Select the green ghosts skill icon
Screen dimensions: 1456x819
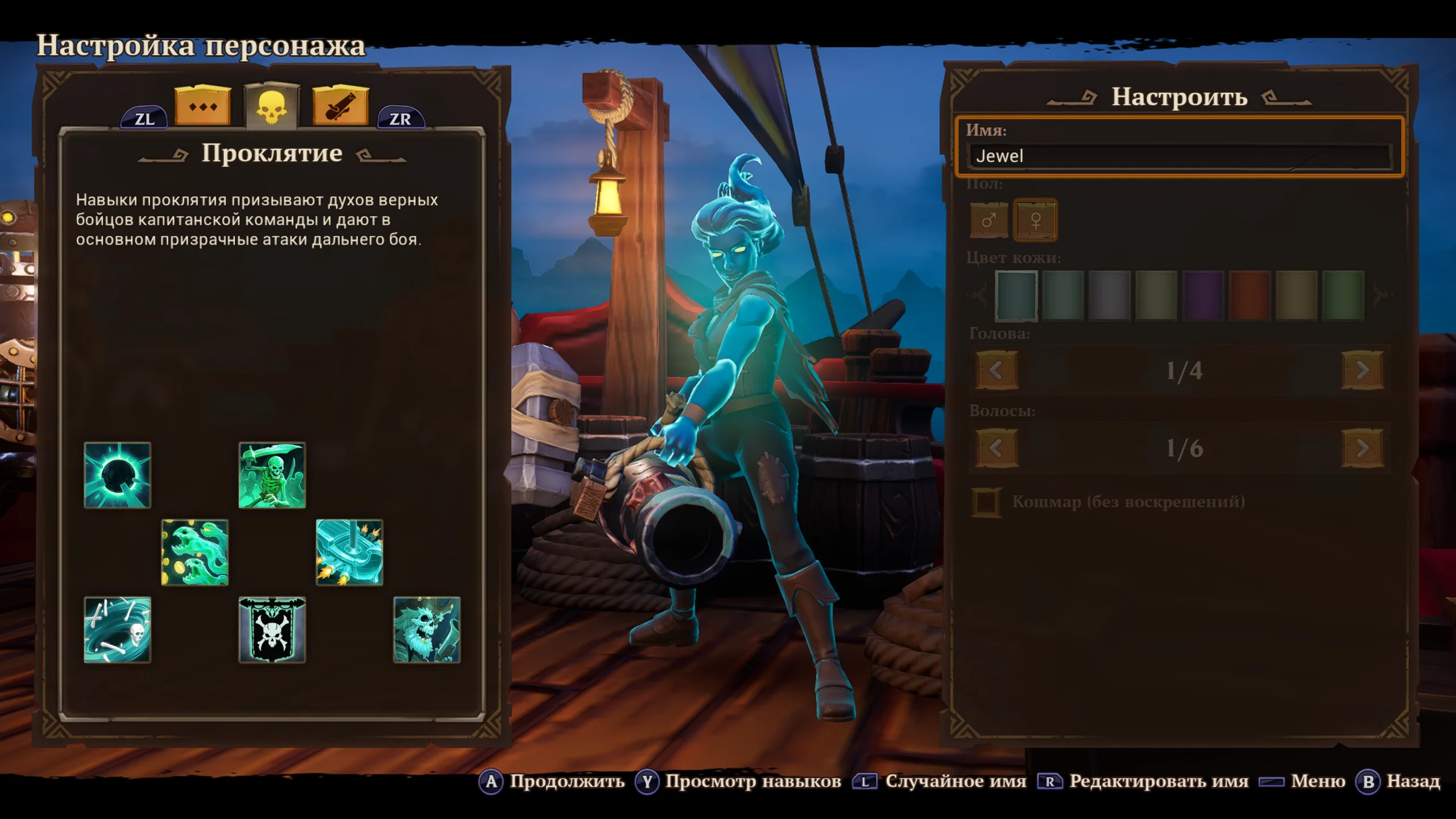tap(195, 552)
